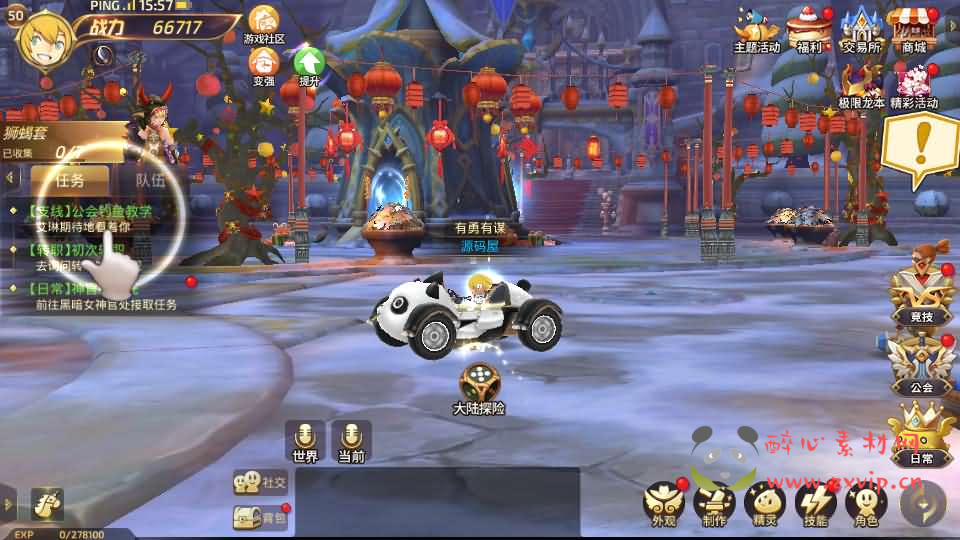Enter the 极限龙本 dragon dungeon

click(860, 83)
